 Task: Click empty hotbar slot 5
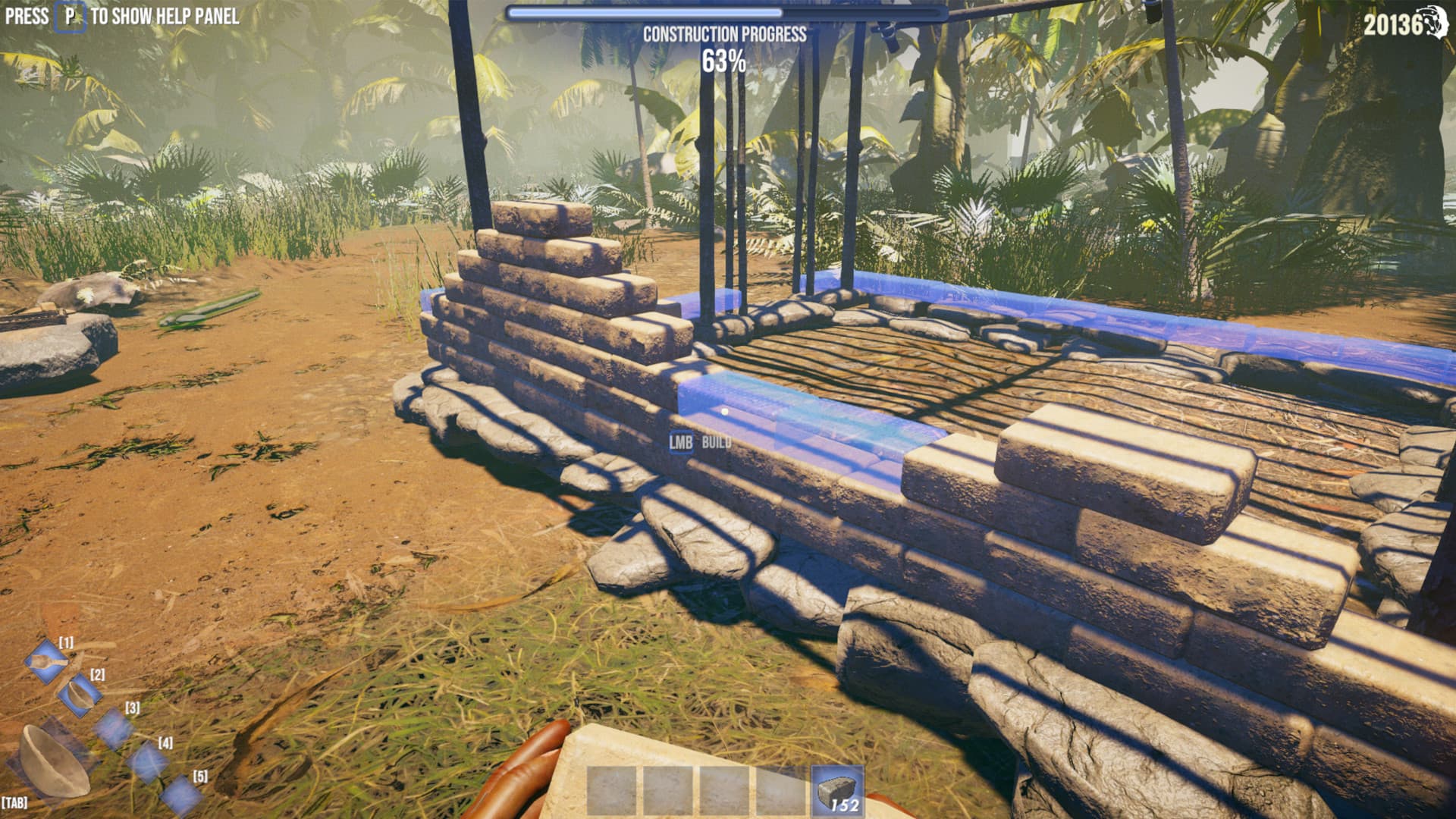tap(183, 795)
